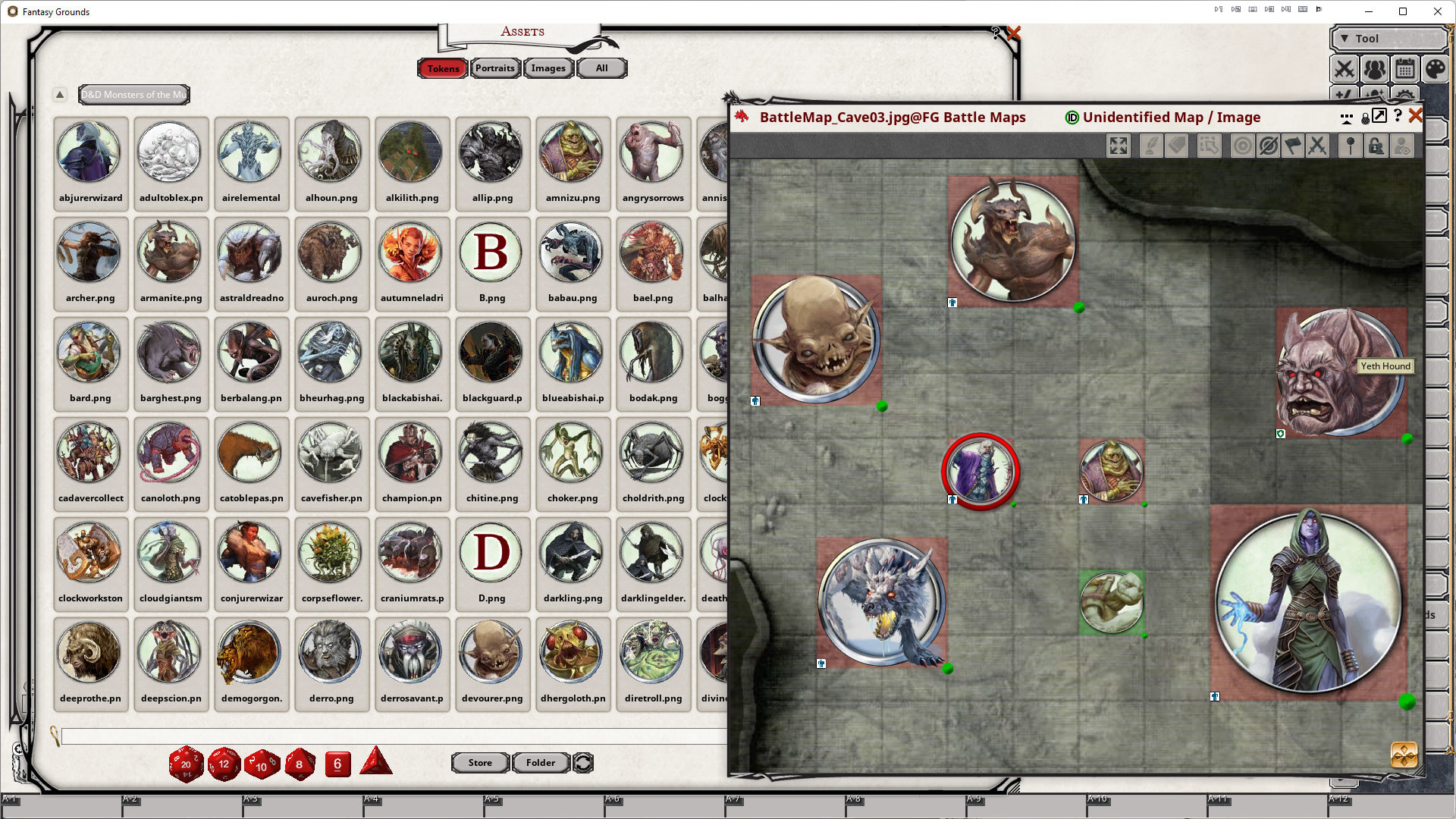Open the D&D Monsters module dropdown
Screen dimensions: 1456x819
pyautogui.click(x=133, y=94)
